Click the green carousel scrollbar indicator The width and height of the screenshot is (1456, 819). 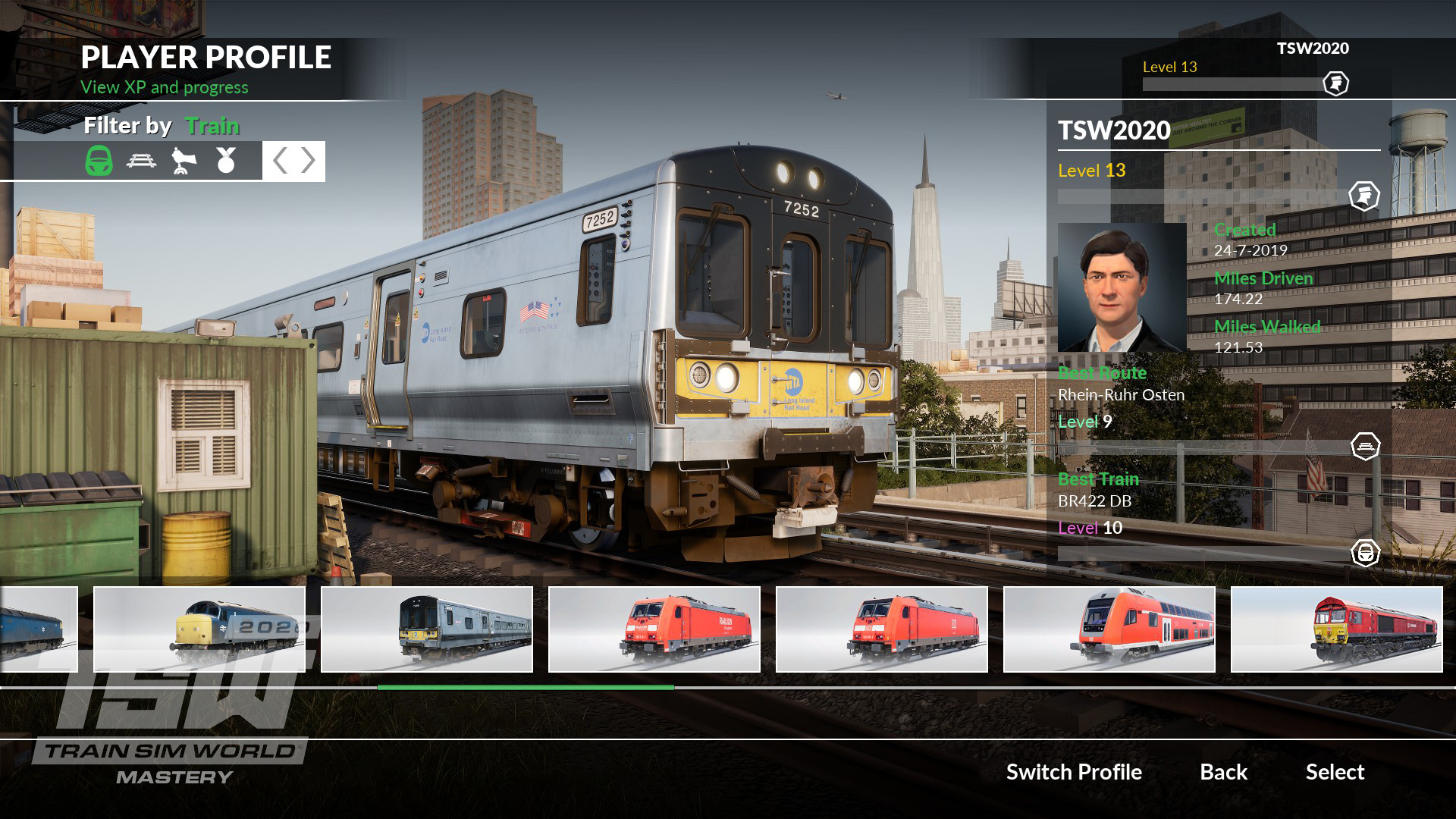click(x=526, y=687)
